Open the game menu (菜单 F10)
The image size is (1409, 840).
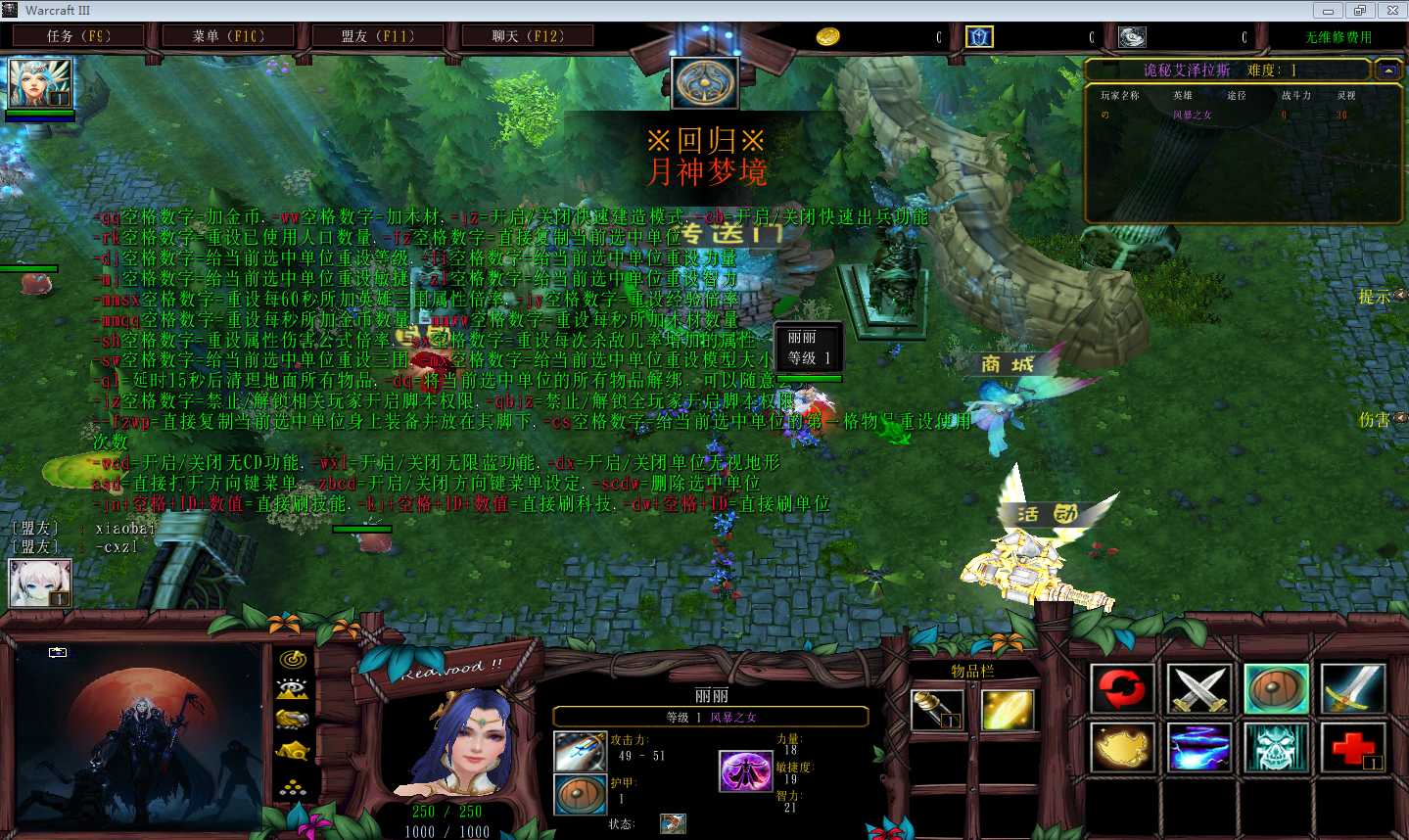tap(228, 36)
